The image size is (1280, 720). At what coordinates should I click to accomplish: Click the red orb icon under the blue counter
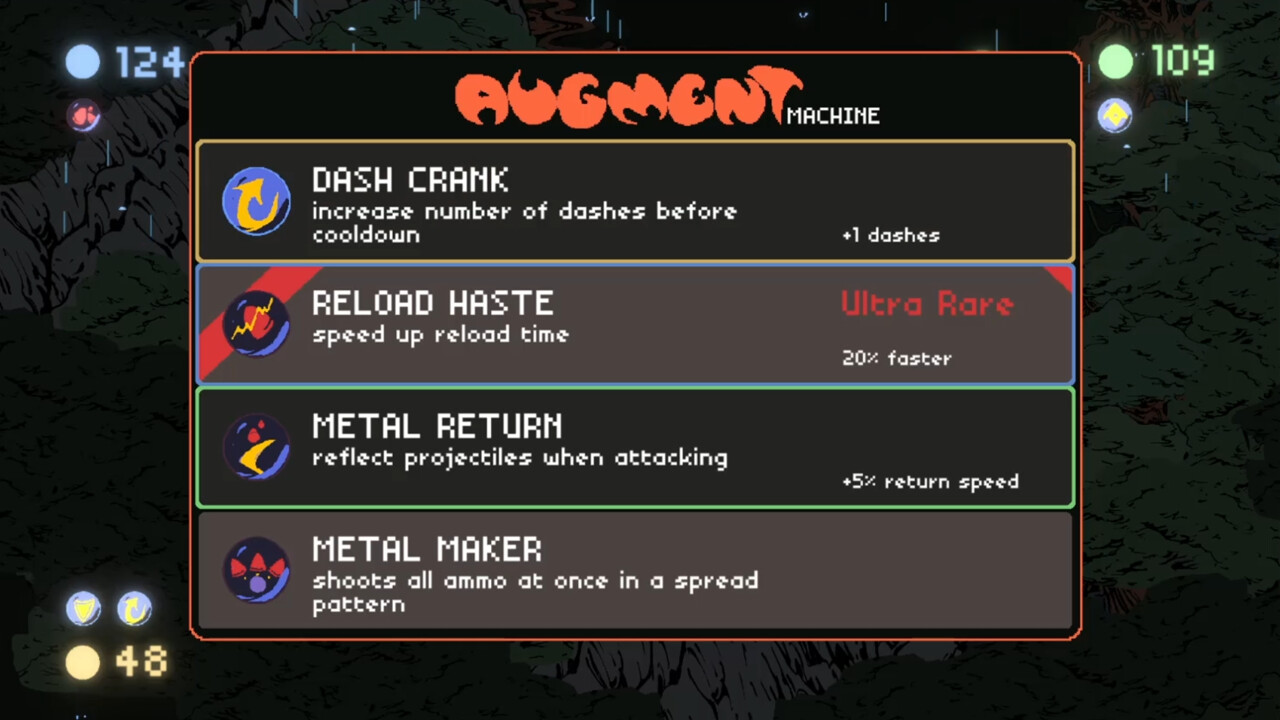85,116
